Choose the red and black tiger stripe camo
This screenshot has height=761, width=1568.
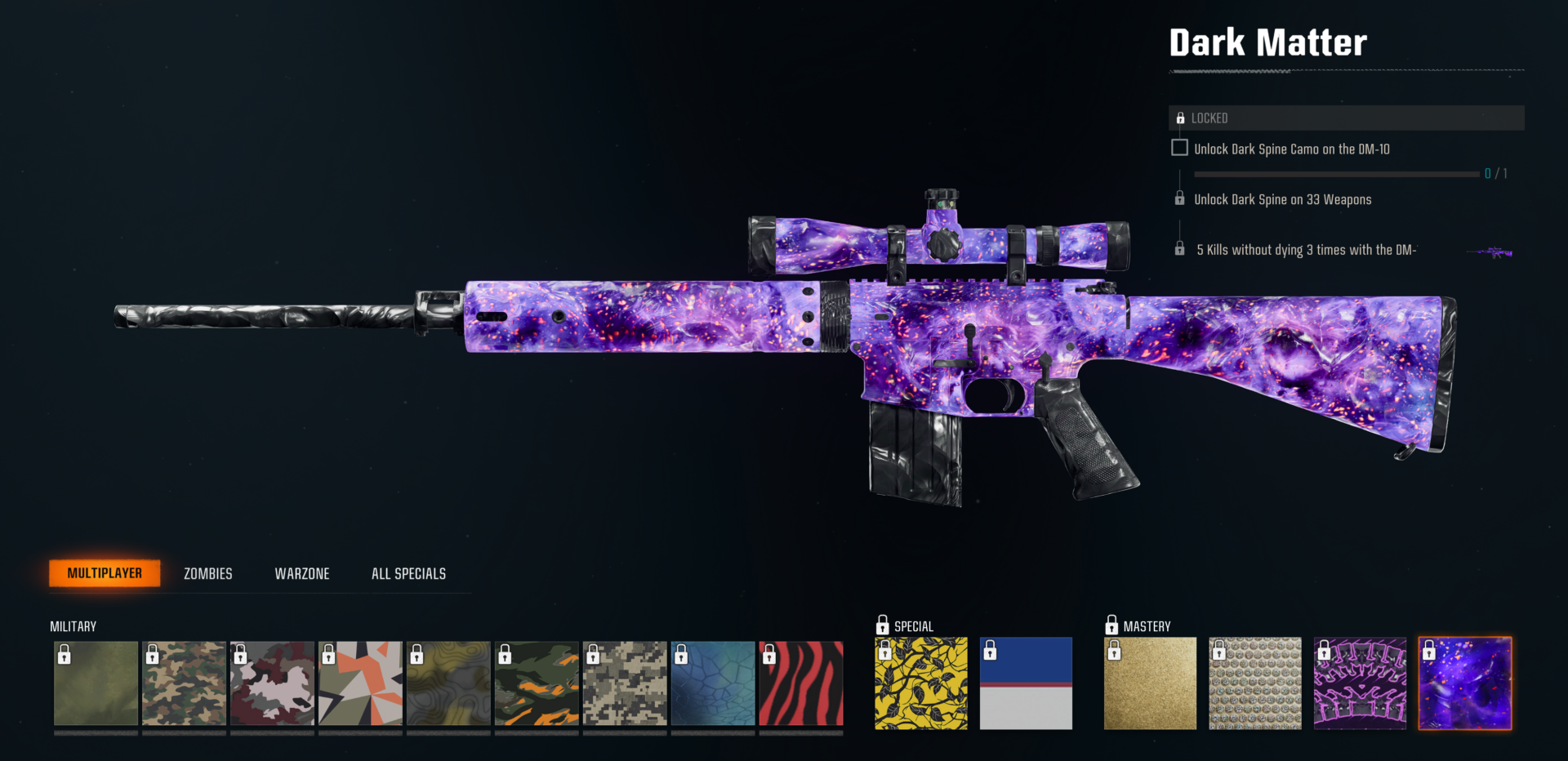coord(801,683)
